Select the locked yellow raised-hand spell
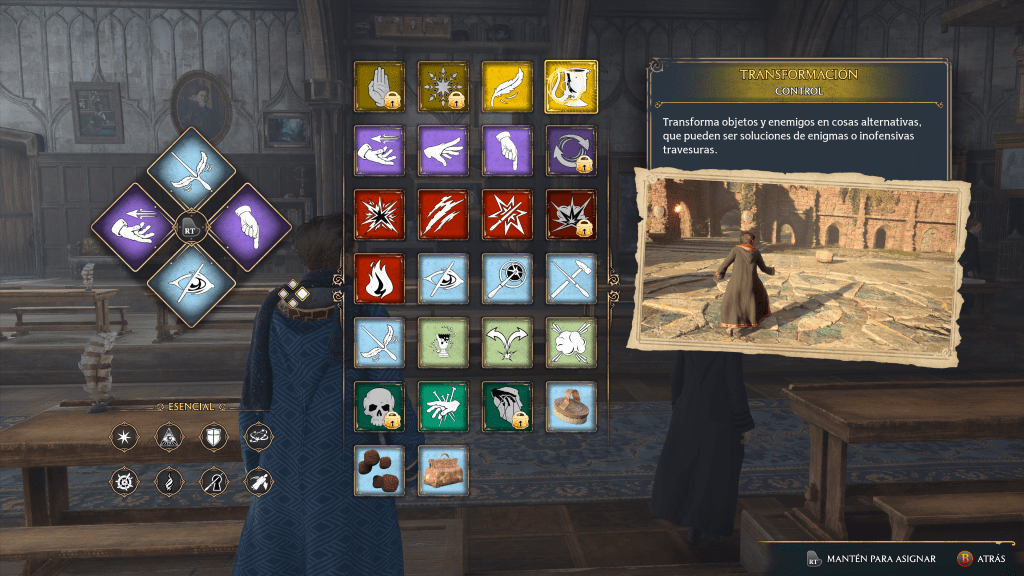1024x576 pixels. [379, 86]
